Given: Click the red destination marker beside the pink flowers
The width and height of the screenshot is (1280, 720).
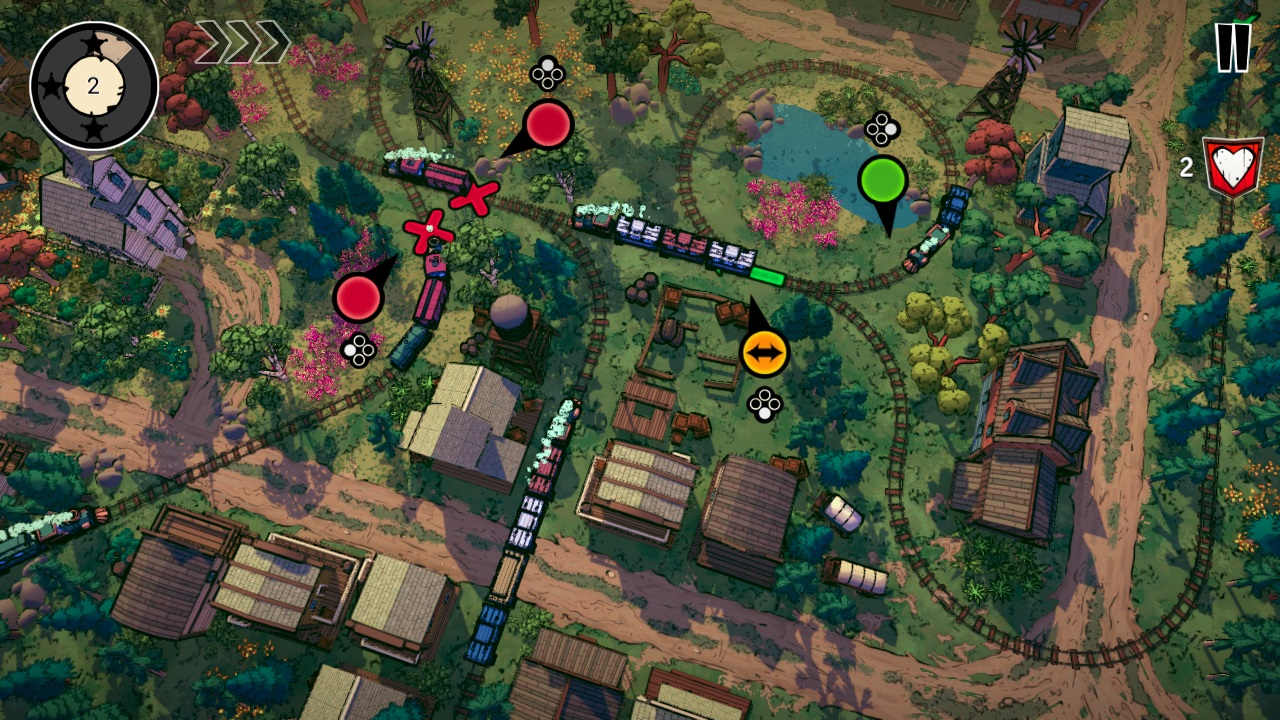Looking at the screenshot, I should click(357, 297).
